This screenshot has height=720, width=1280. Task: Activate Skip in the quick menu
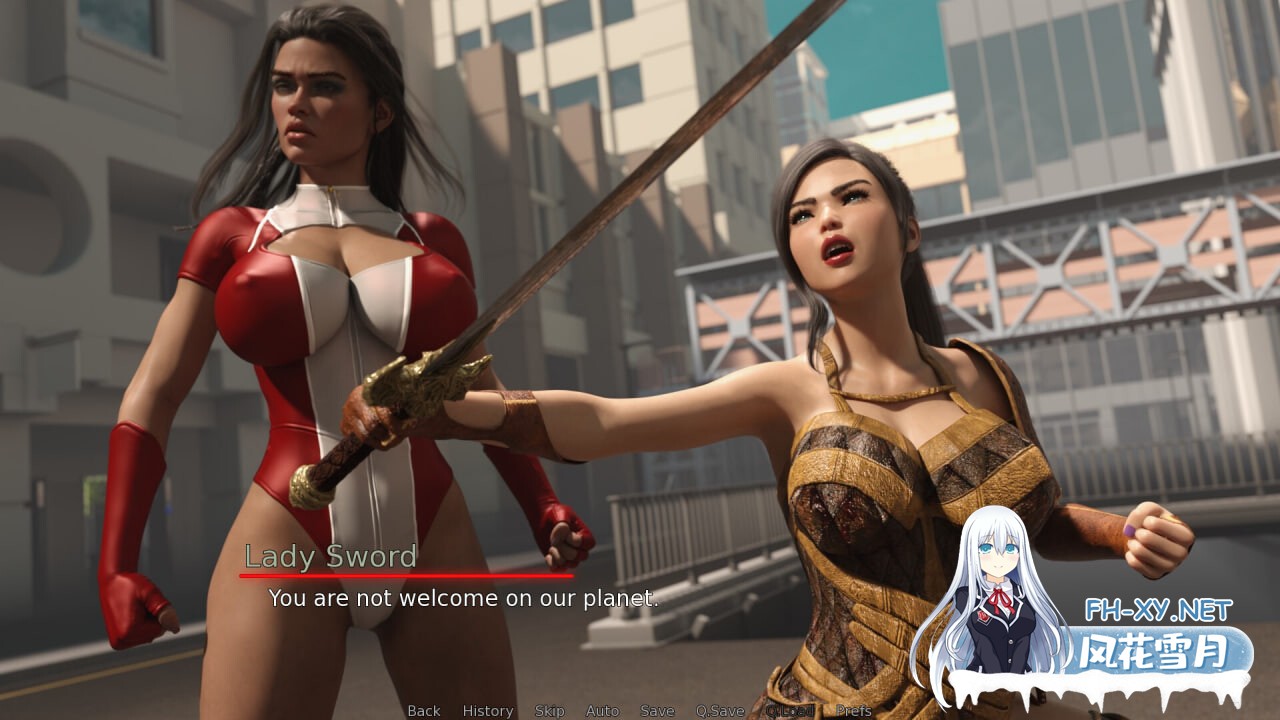[549, 711]
